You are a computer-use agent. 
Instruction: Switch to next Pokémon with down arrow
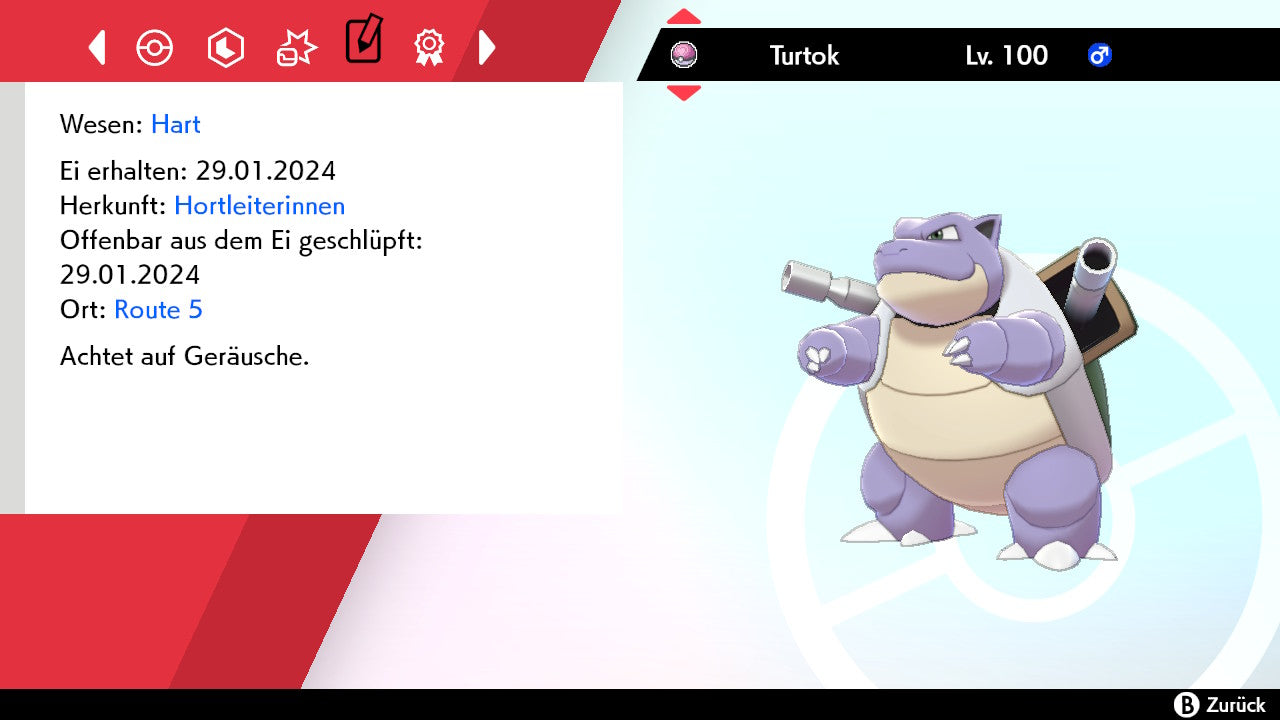tap(684, 93)
